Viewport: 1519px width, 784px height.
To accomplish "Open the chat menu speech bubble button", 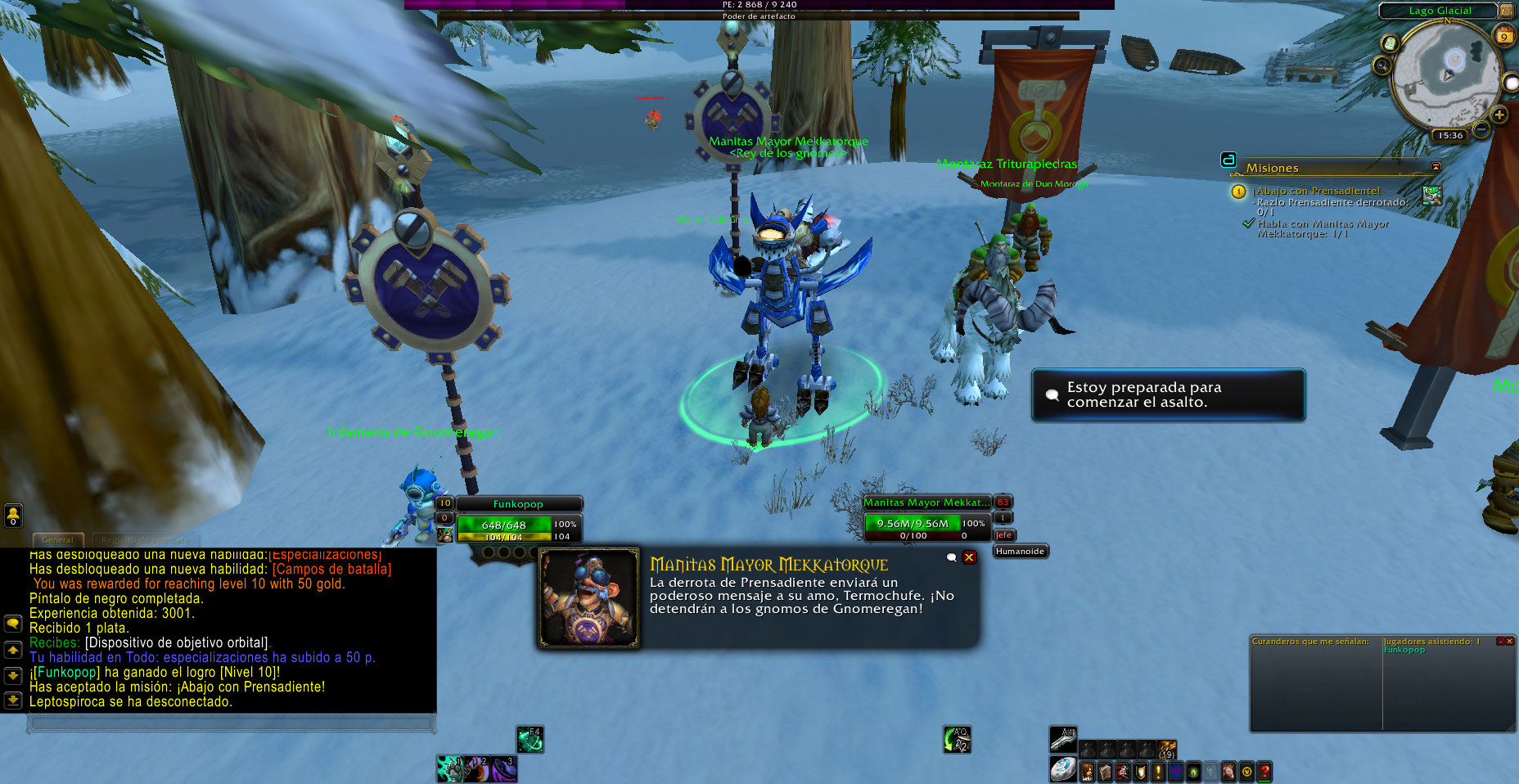I will 13,624.
